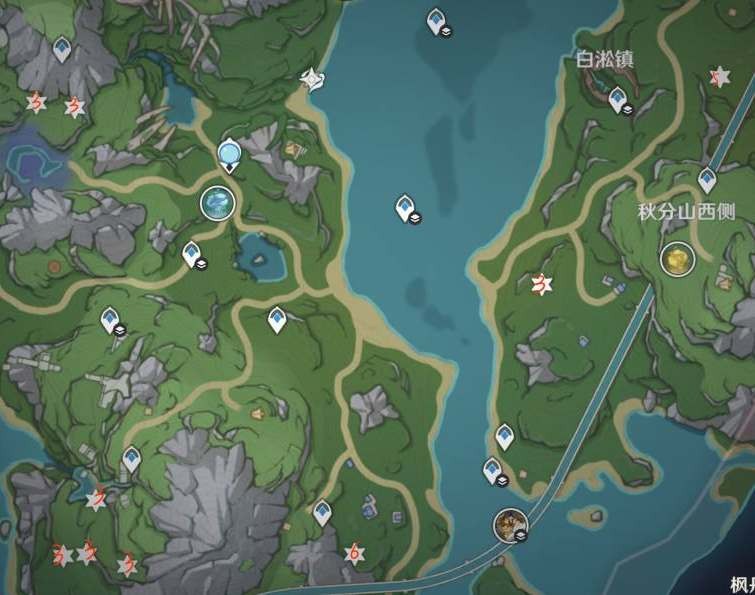Choose the teleport waypoint under 白淞镇 label

(x=617, y=98)
